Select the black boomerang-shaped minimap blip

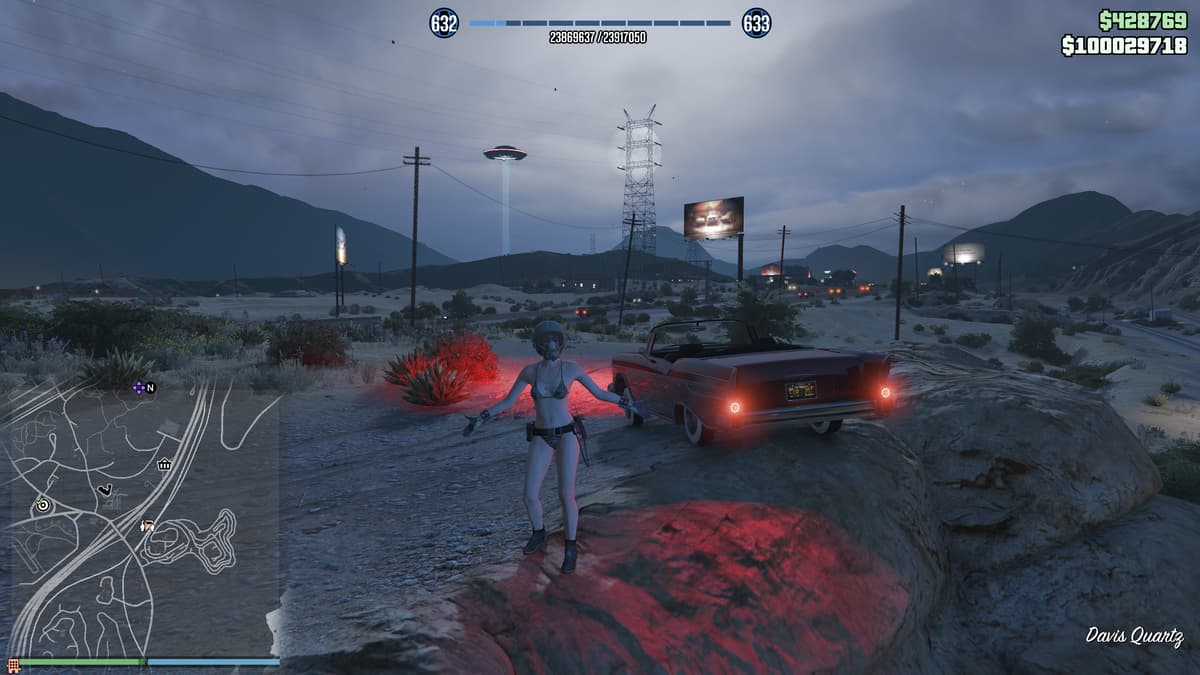105,489
